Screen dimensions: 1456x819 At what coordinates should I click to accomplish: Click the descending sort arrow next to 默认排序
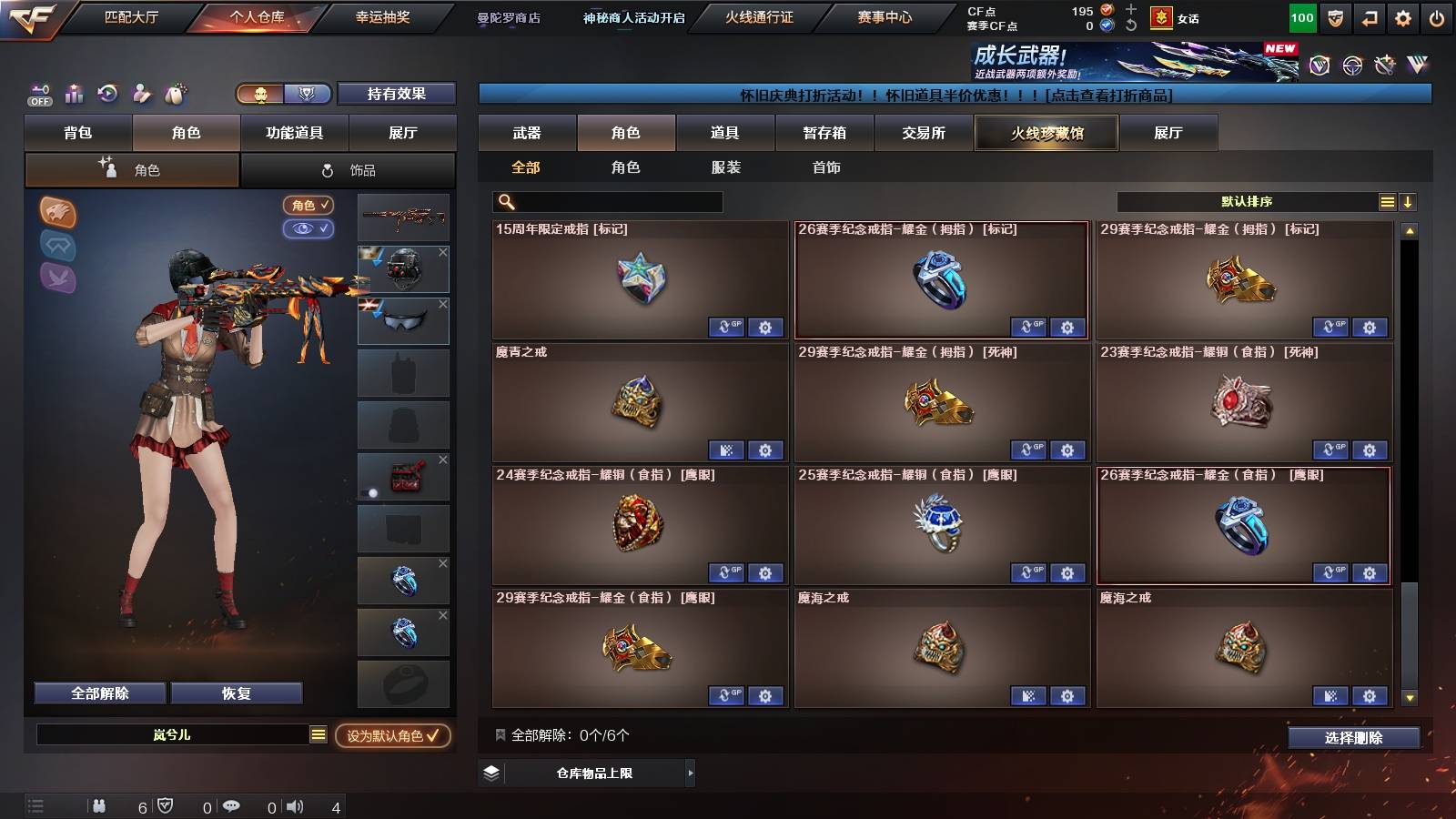pos(1408,201)
